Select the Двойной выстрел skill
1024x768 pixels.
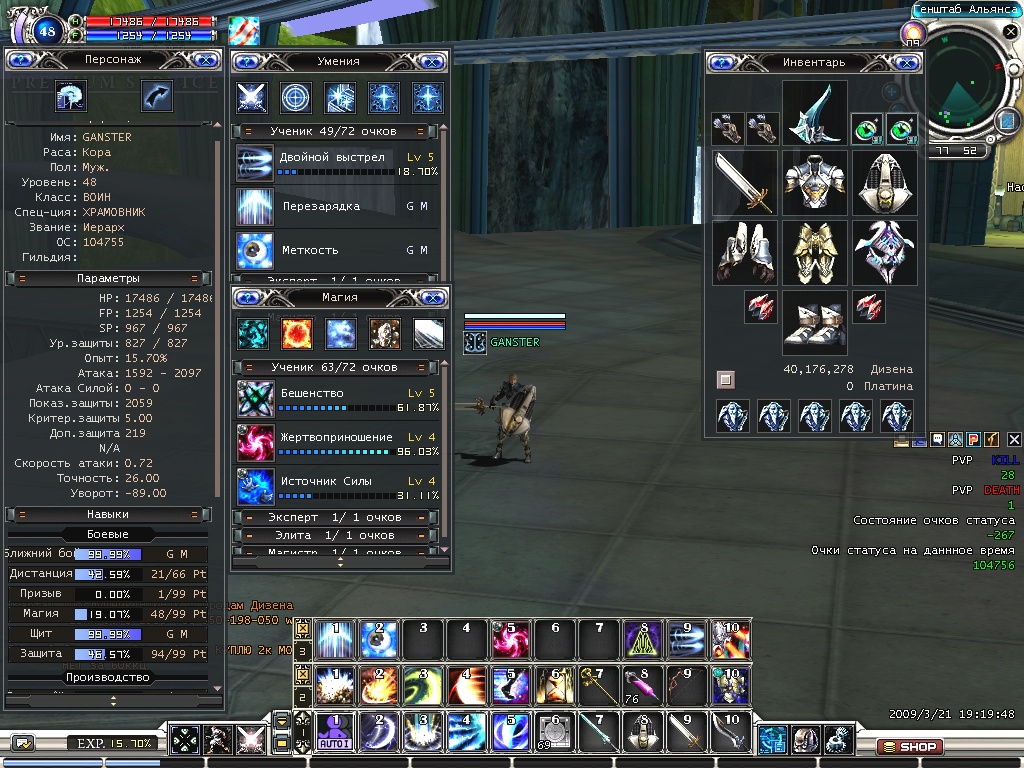pos(255,163)
